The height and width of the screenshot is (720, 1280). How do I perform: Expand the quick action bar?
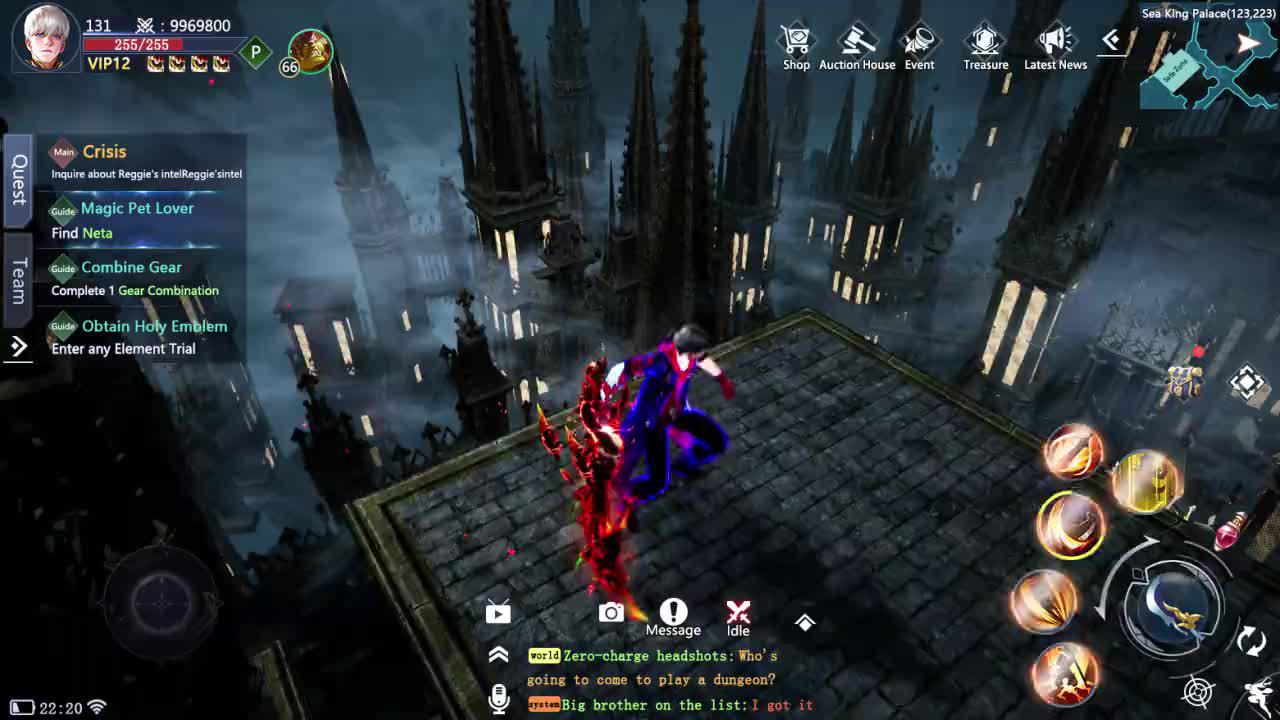click(x=806, y=620)
